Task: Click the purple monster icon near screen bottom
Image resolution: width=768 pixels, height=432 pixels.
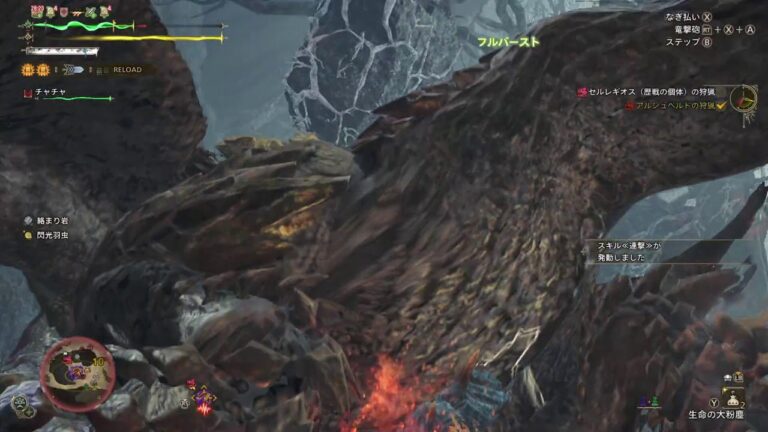Action: pyautogui.click(x=203, y=397)
